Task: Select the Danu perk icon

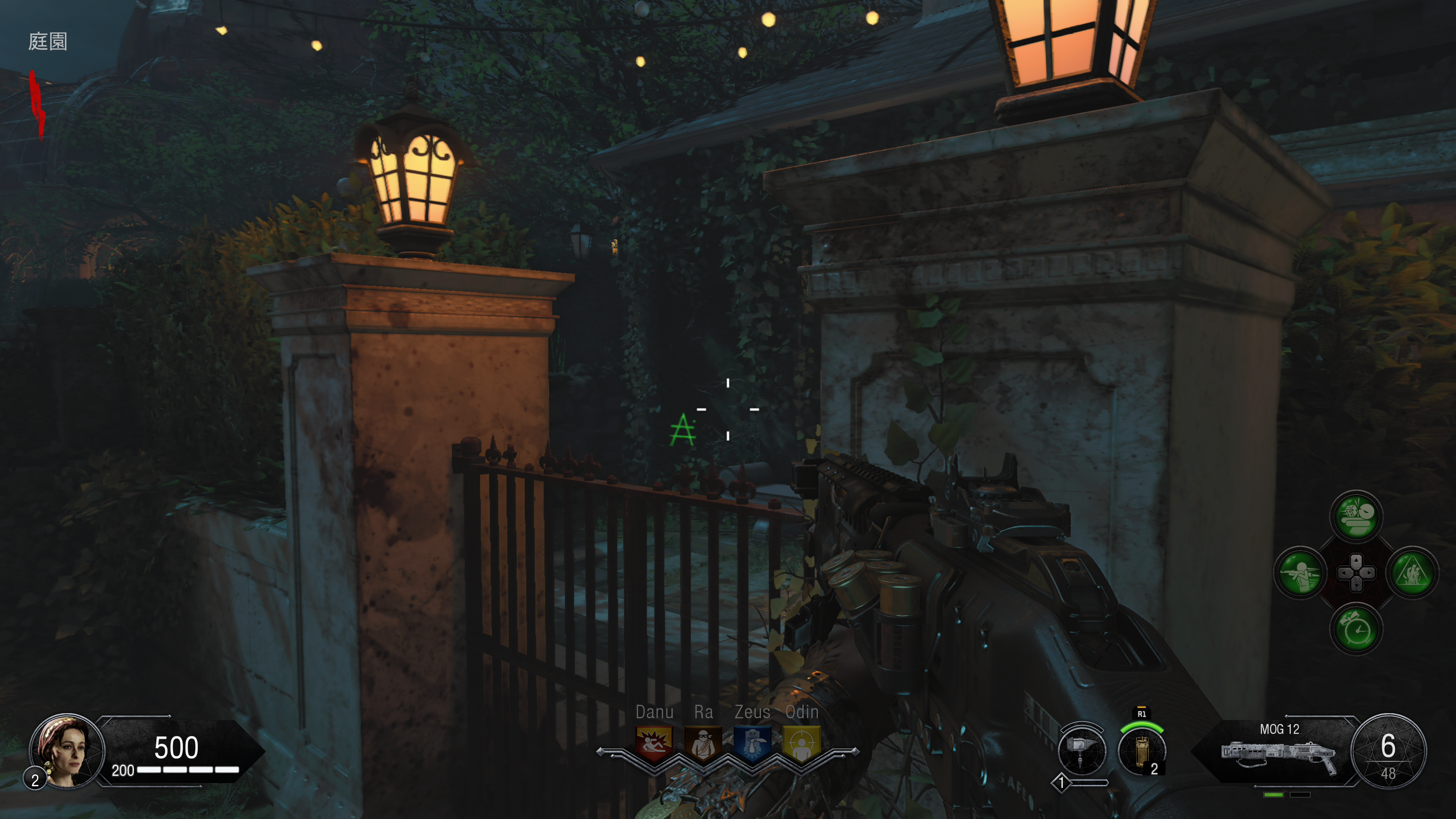Action: tap(654, 743)
